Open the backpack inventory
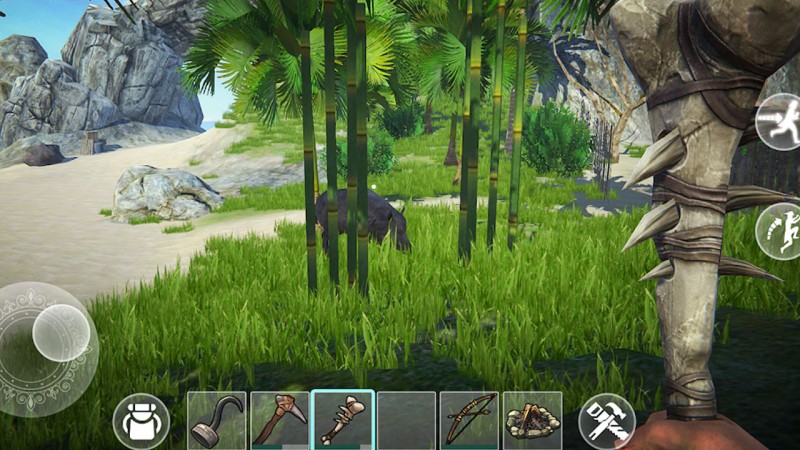The height and width of the screenshot is (450, 800). coord(141,421)
